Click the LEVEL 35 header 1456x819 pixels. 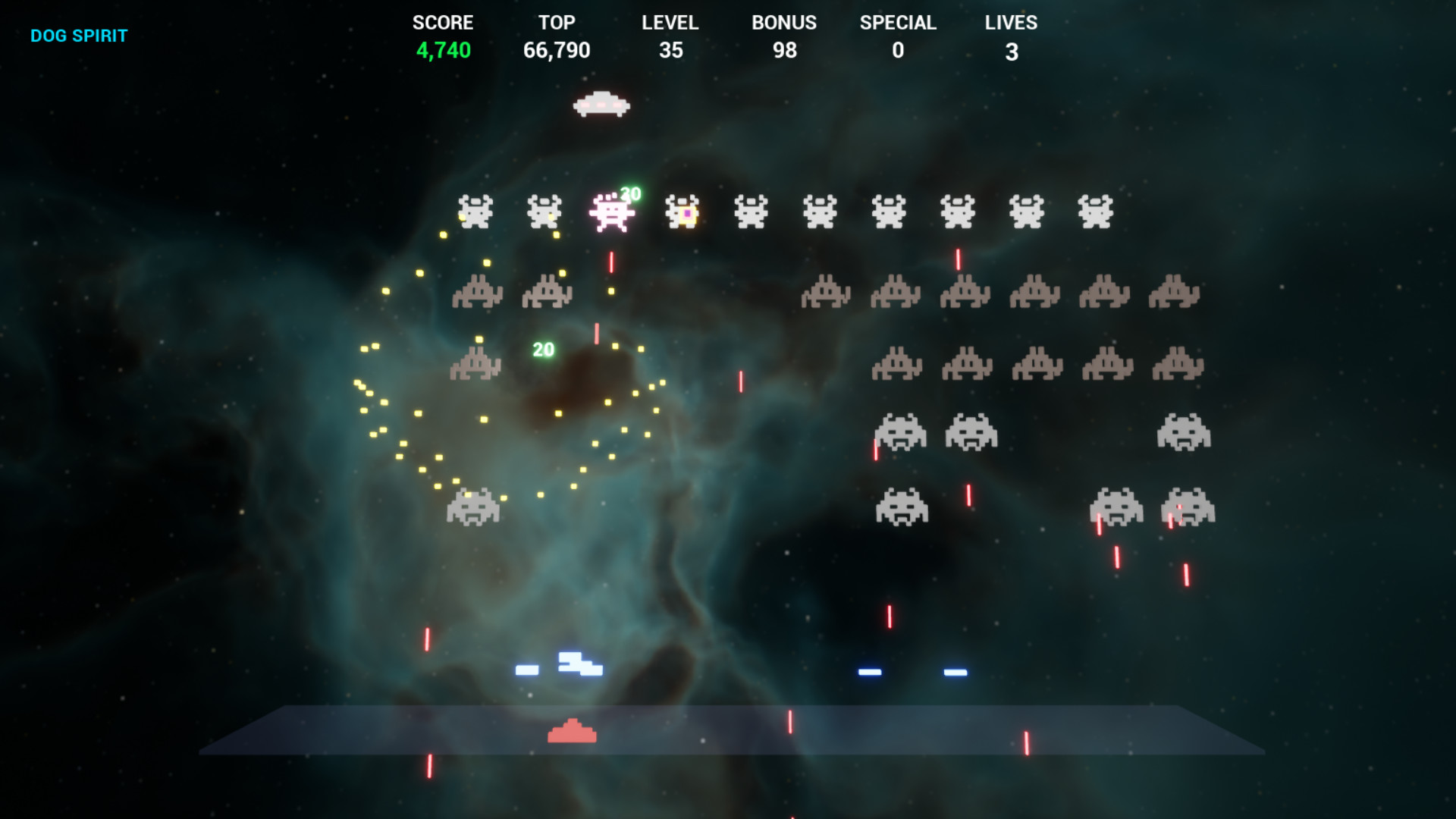point(670,23)
